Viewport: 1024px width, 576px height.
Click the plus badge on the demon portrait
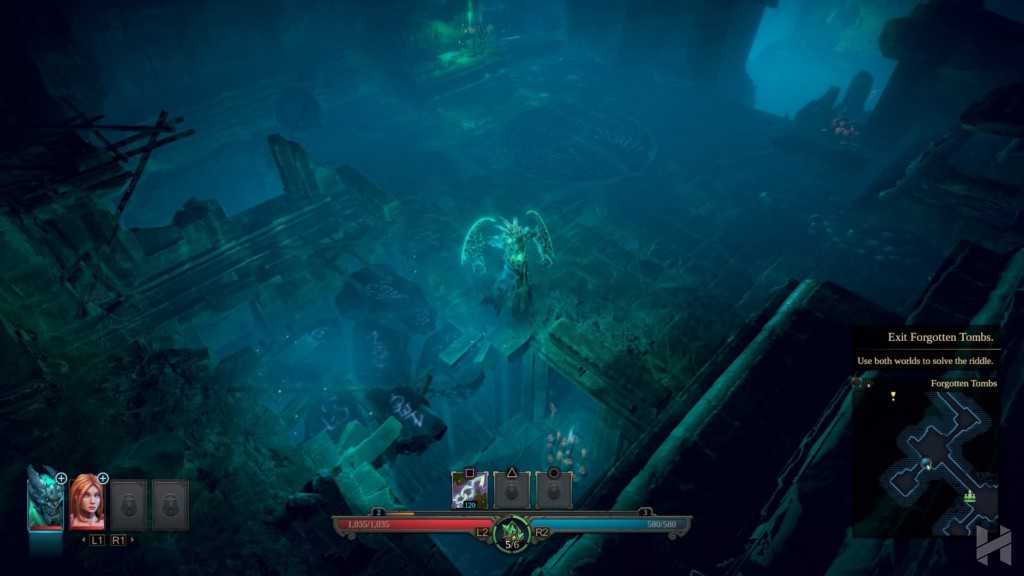coord(61,478)
